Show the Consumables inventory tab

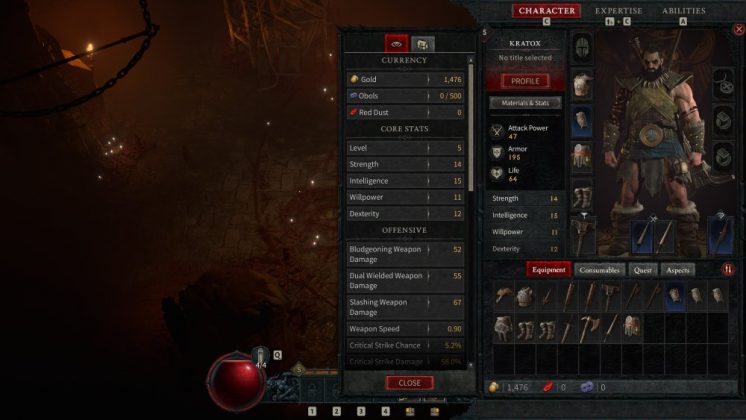(600, 269)
